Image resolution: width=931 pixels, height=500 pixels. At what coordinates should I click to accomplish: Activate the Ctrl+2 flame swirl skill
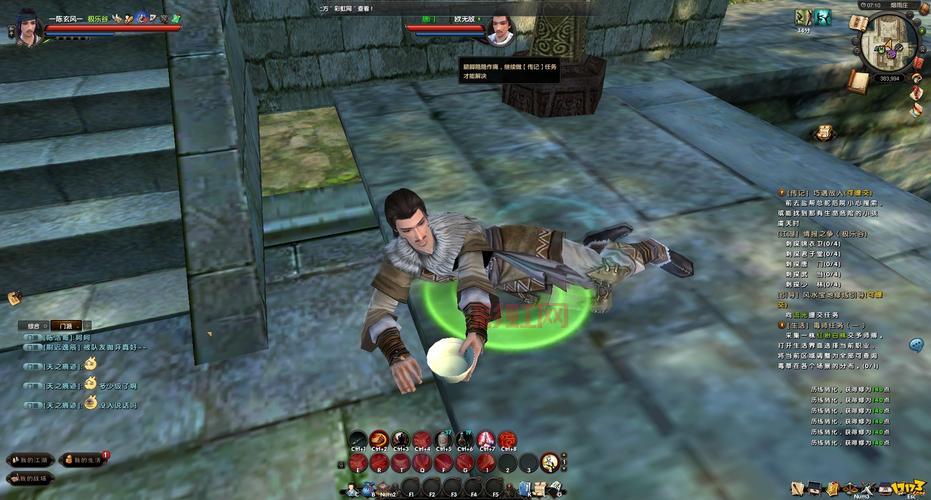[380, 440]
